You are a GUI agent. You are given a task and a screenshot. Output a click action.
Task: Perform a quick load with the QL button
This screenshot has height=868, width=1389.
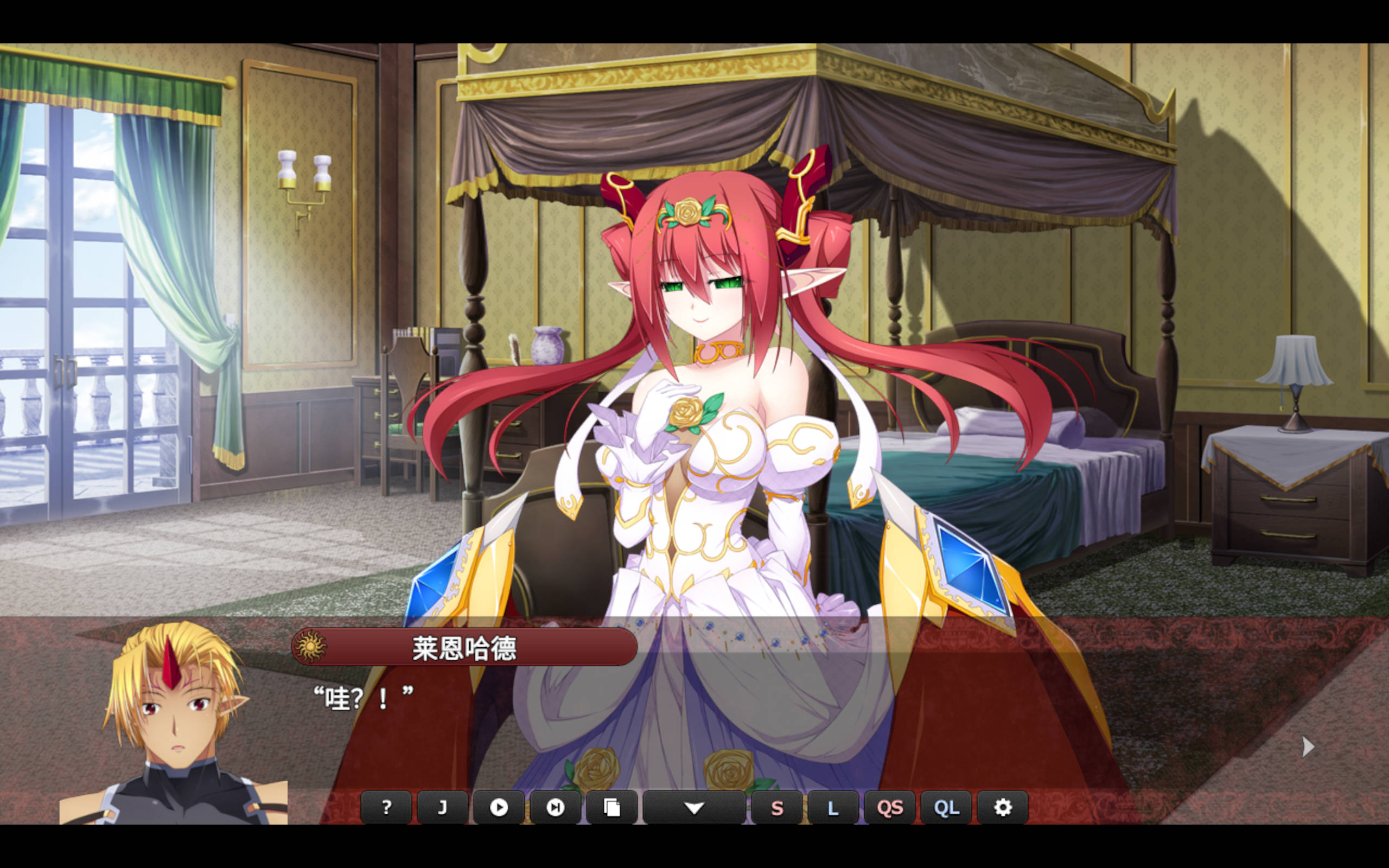tap(947, 807)
